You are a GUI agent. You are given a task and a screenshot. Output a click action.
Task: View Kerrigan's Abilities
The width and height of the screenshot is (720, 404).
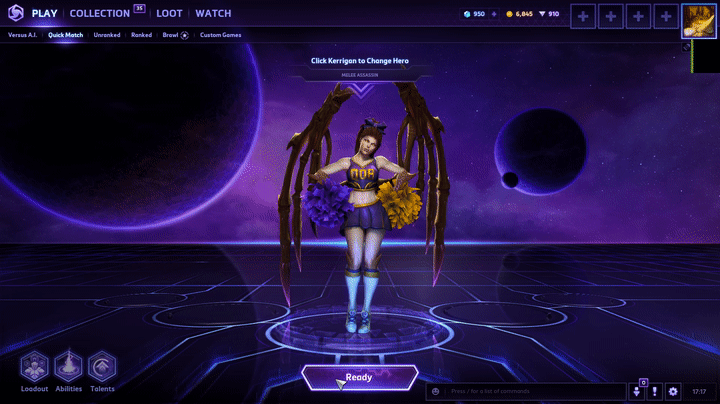coord(68,367)
